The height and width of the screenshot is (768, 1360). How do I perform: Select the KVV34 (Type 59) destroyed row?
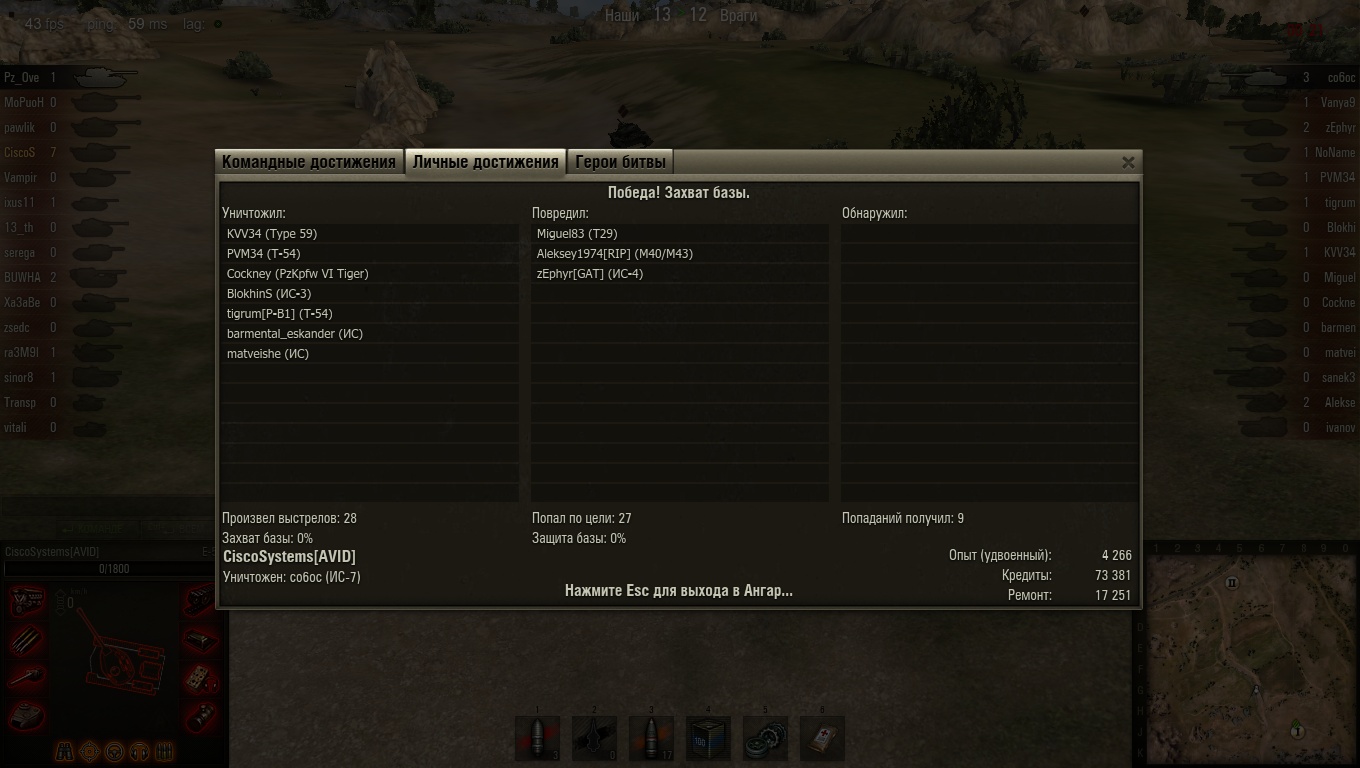coord(272,234)
